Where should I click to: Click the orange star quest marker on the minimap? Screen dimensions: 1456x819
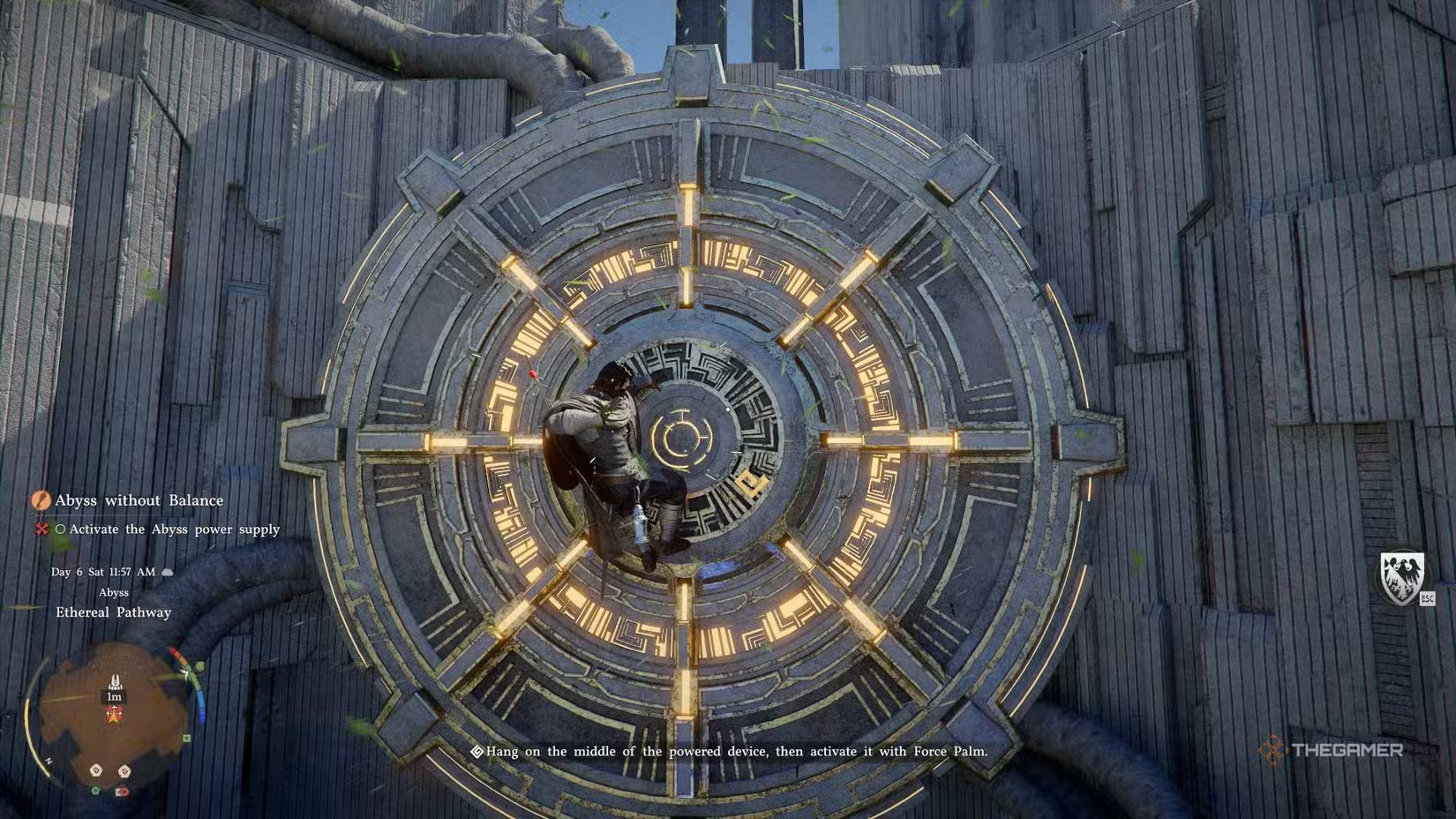pos(113,713)
